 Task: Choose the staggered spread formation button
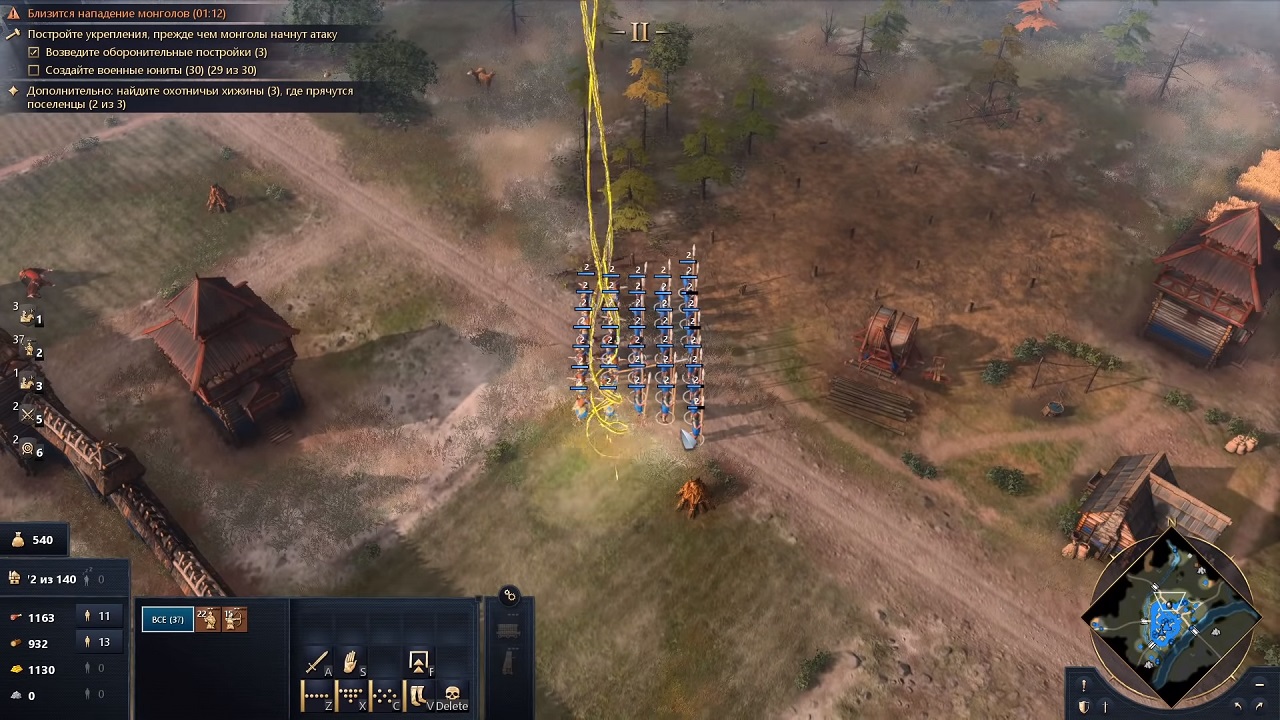point(384,694)
